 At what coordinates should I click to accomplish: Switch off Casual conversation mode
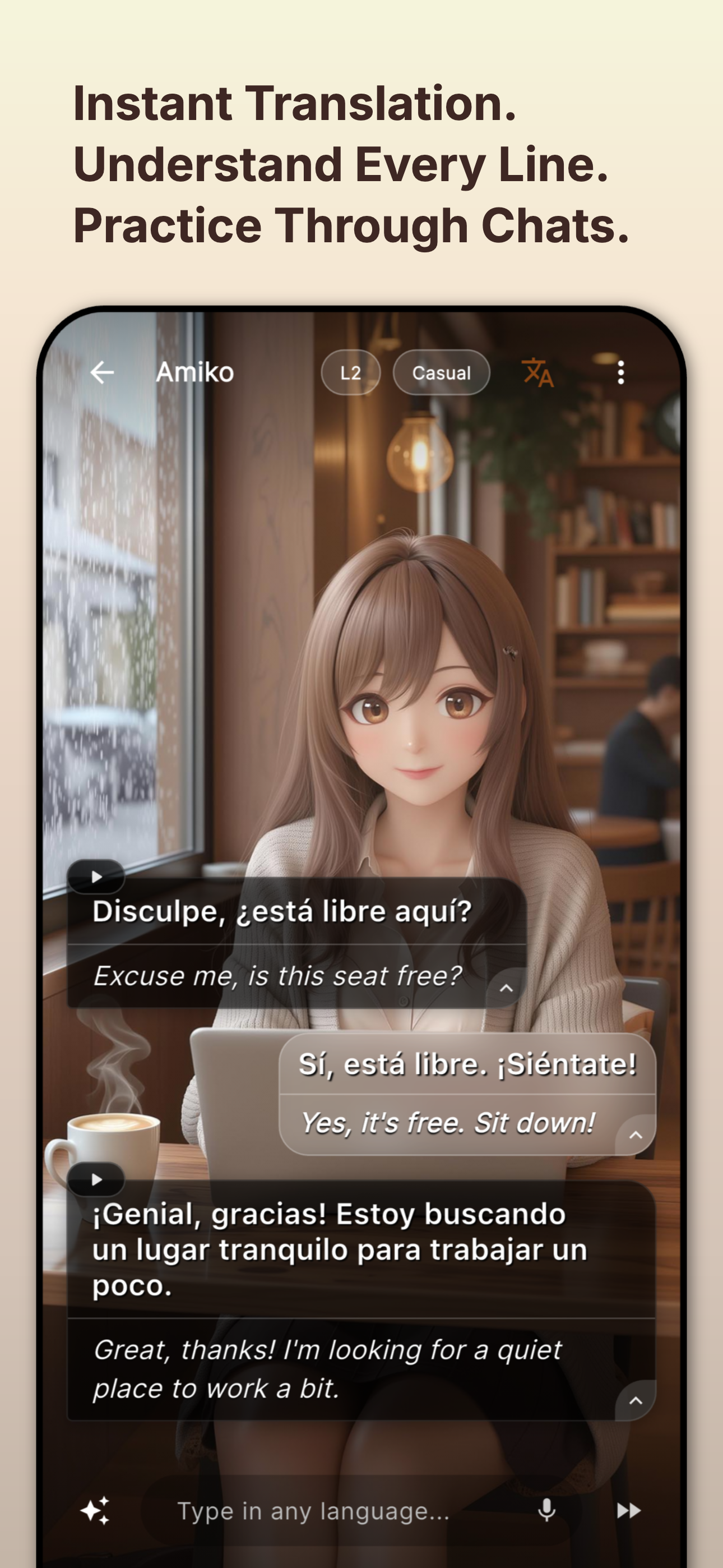click(441, 373)
